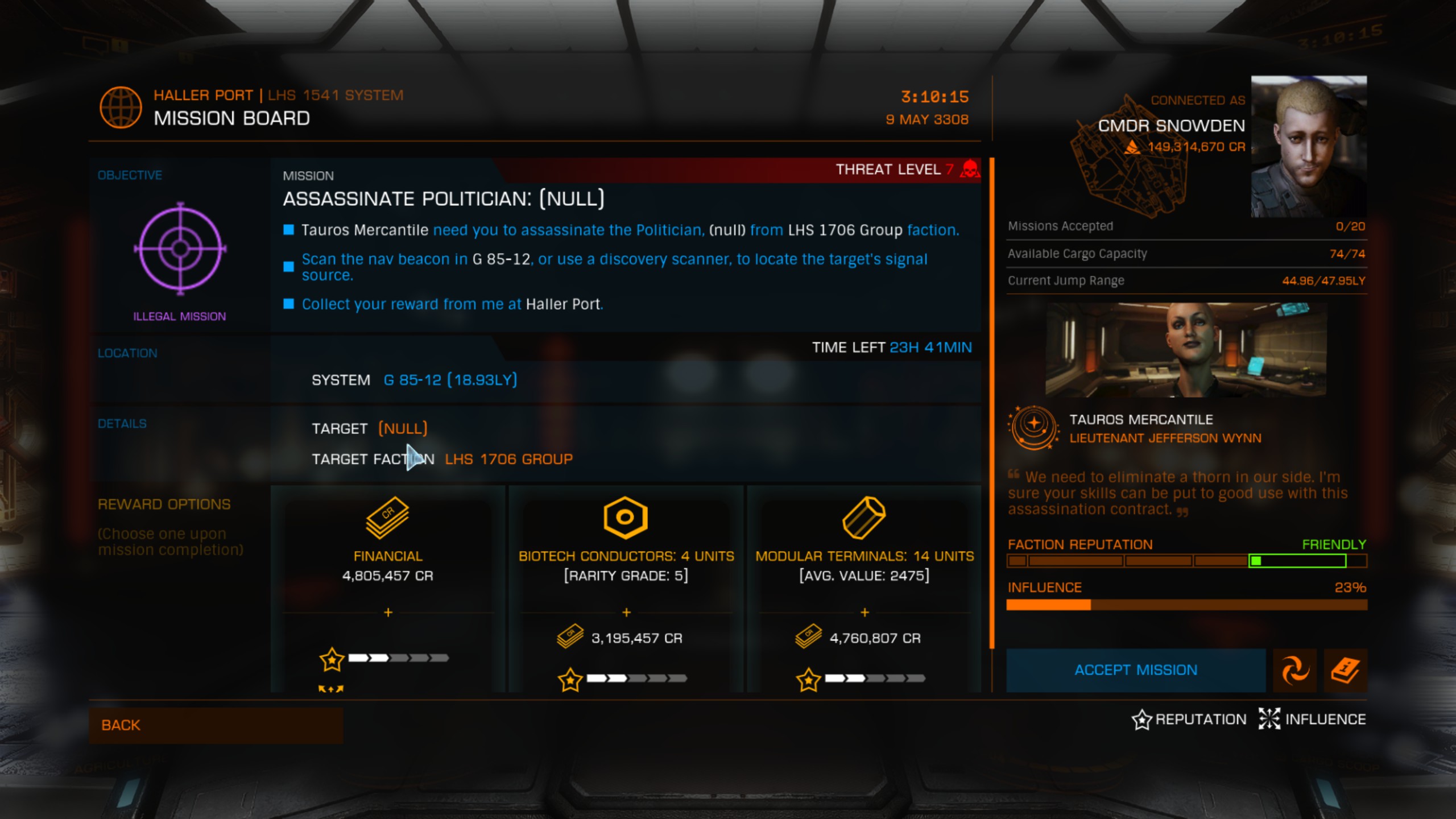Click the G 85-12 system link
1456x819 pixels.
pyautogui.click(x=450, y=380)
